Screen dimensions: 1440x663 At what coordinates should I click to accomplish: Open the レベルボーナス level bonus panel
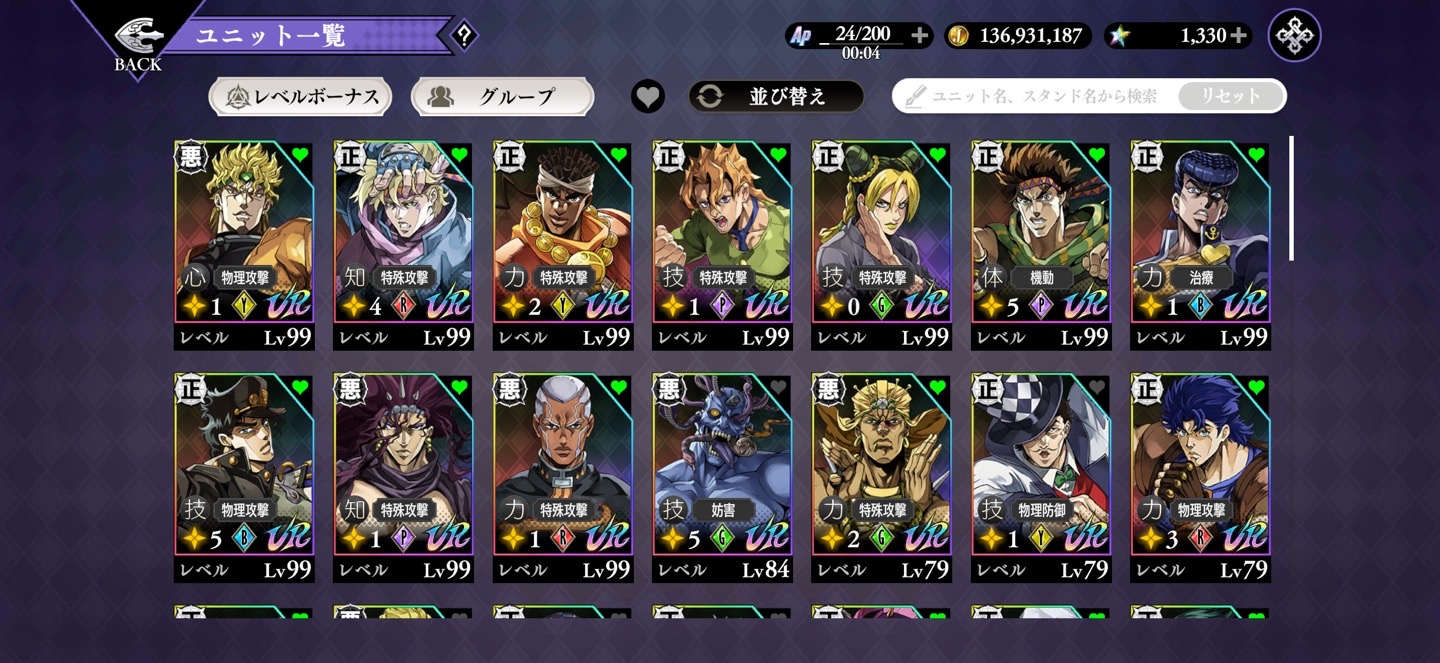point(300,97)
